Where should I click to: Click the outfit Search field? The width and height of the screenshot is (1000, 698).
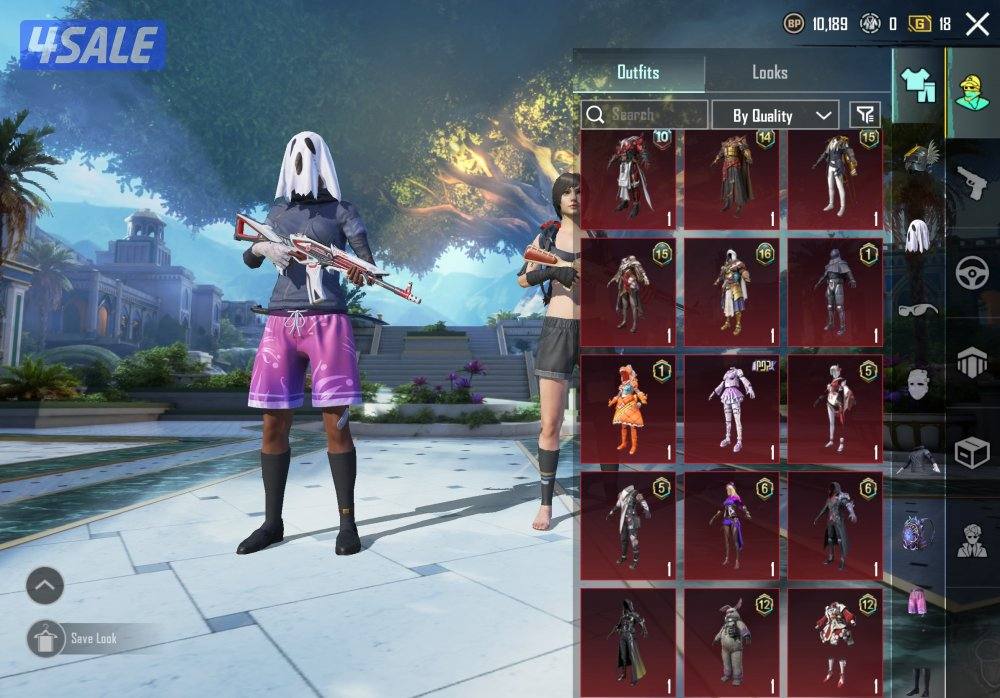click(644, 115)
